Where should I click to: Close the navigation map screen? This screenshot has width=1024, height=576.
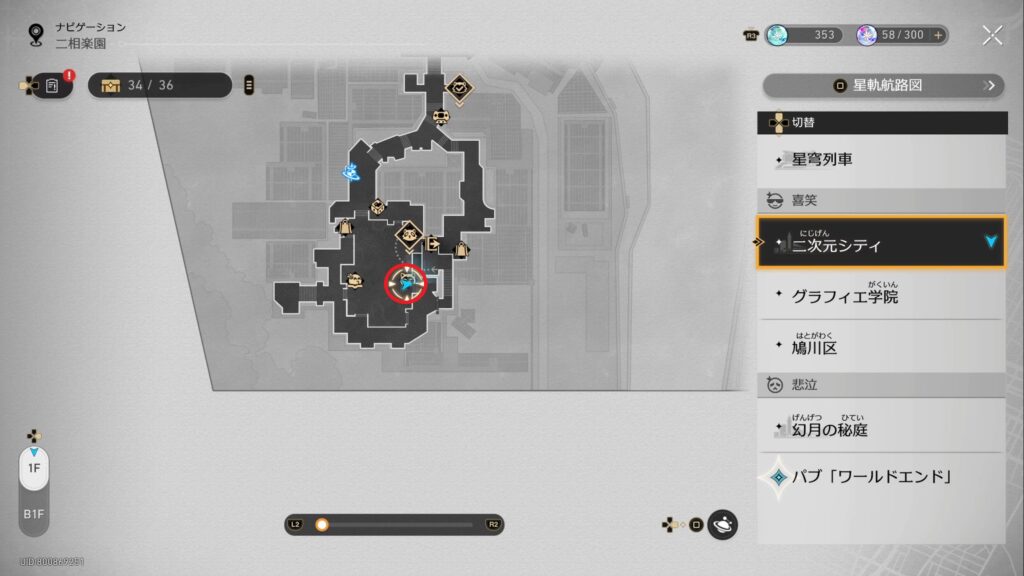point(992,35)
